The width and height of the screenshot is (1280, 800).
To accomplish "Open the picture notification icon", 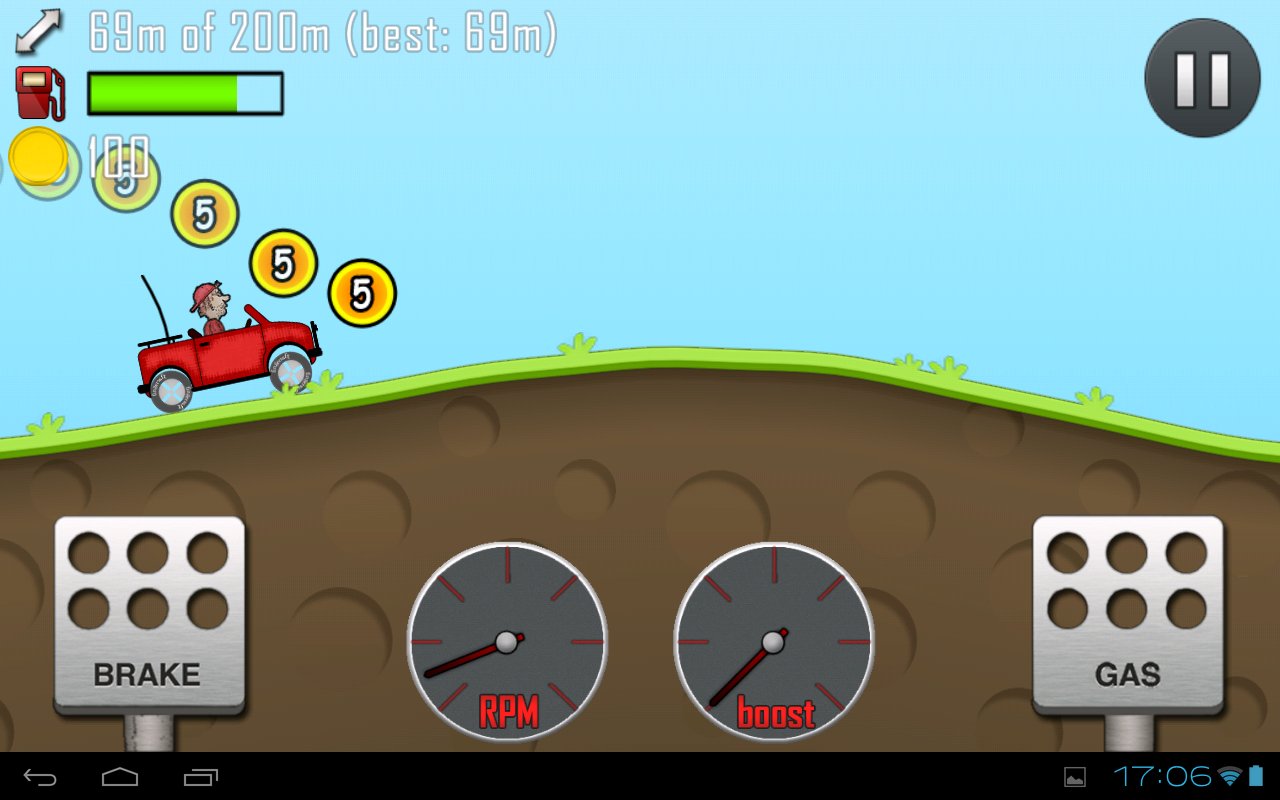I will pyautogui.click(x=1075, y=777).
